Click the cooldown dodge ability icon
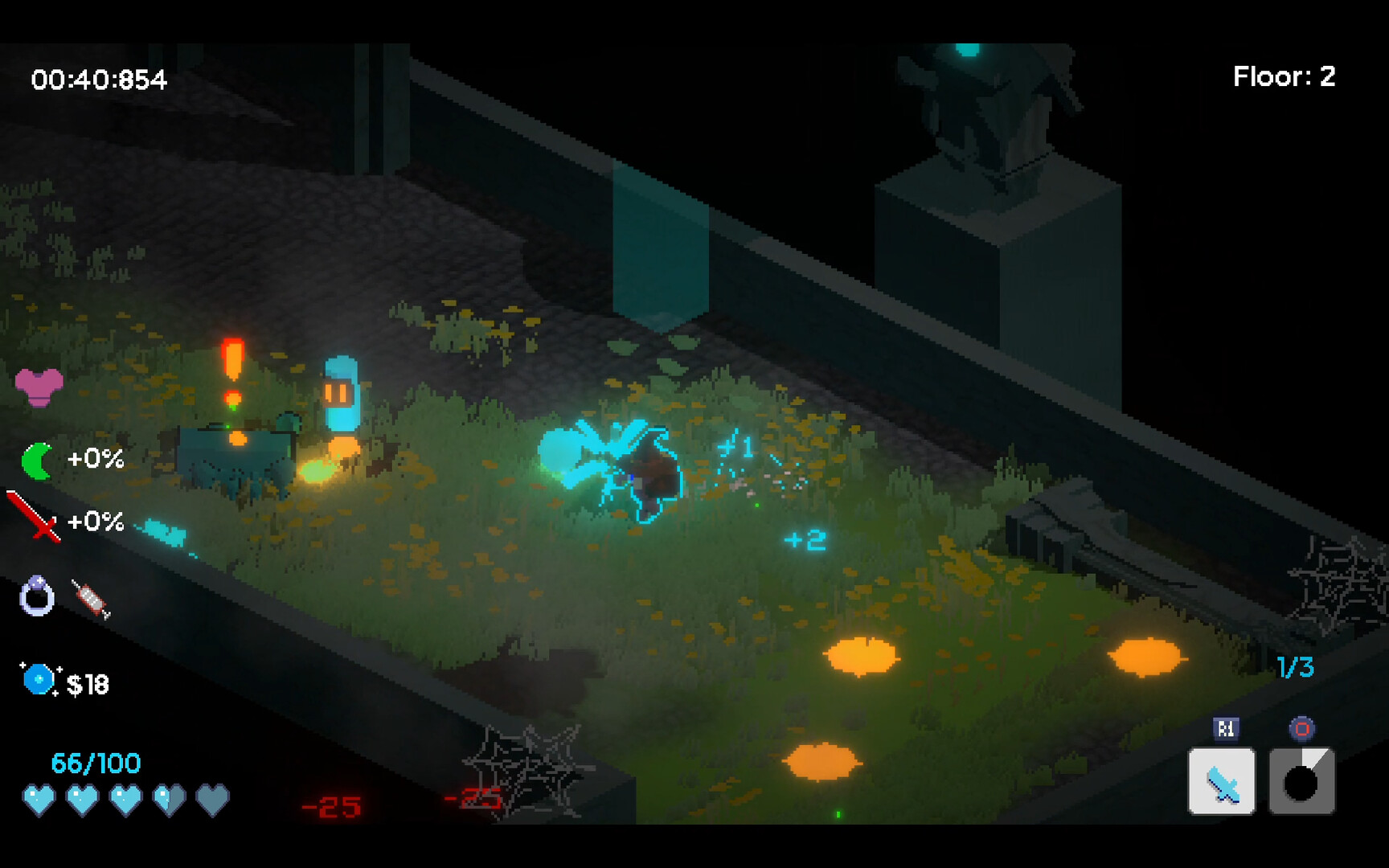 pos(1303,780)
